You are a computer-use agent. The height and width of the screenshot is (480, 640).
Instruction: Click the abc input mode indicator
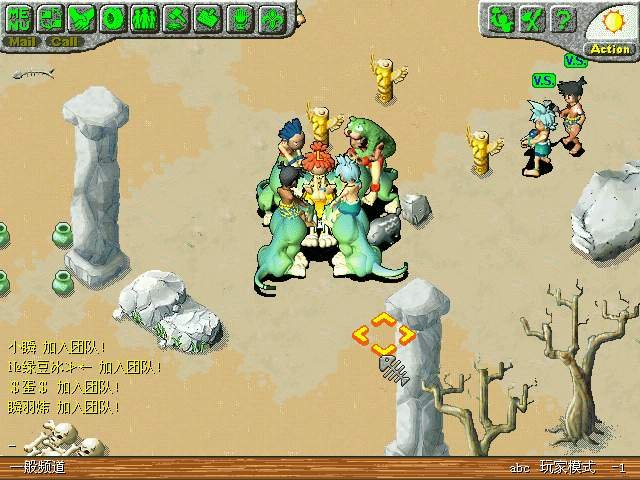point(519,468)
